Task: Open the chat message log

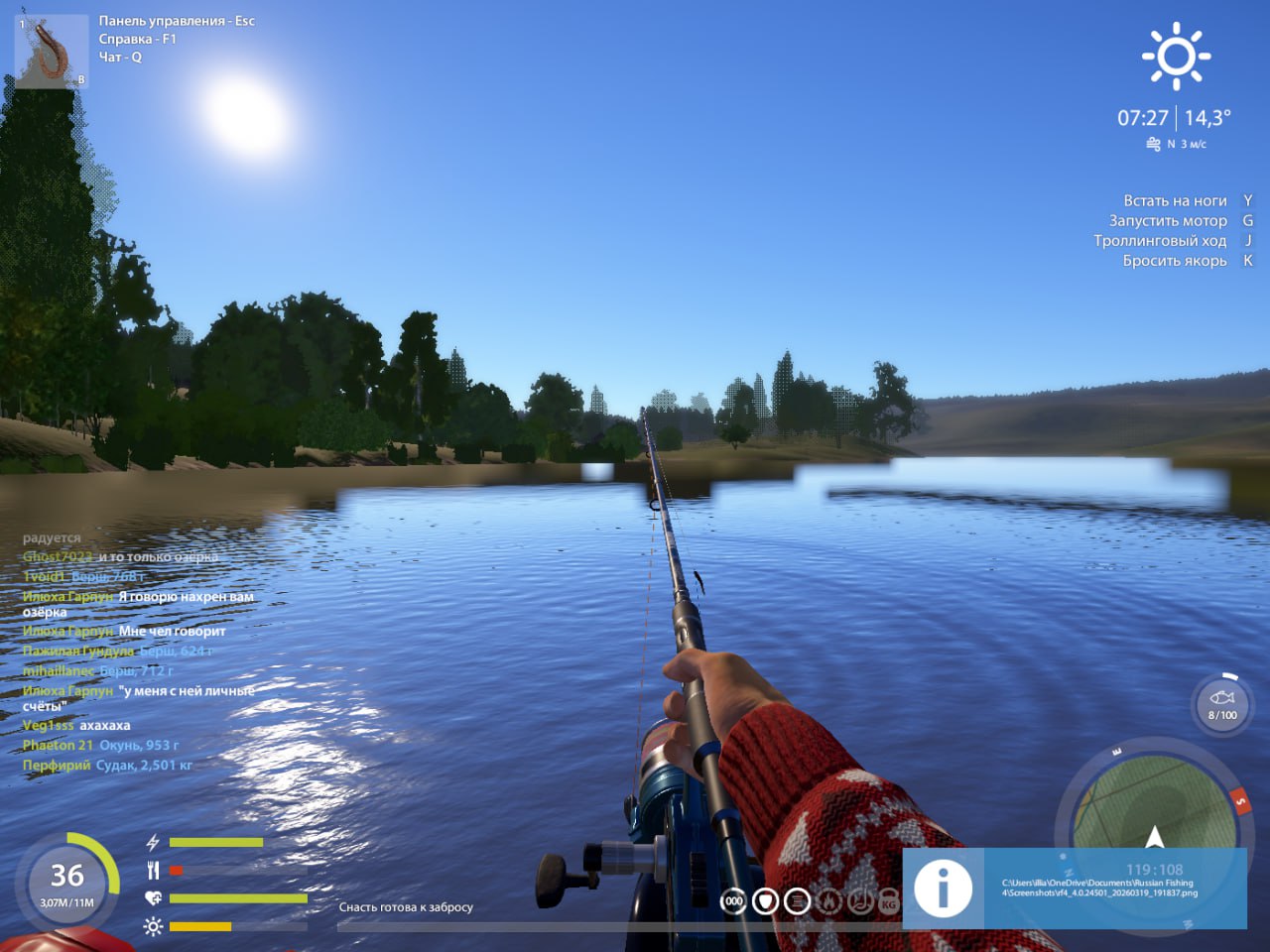Action: click(x=139, y=651)
